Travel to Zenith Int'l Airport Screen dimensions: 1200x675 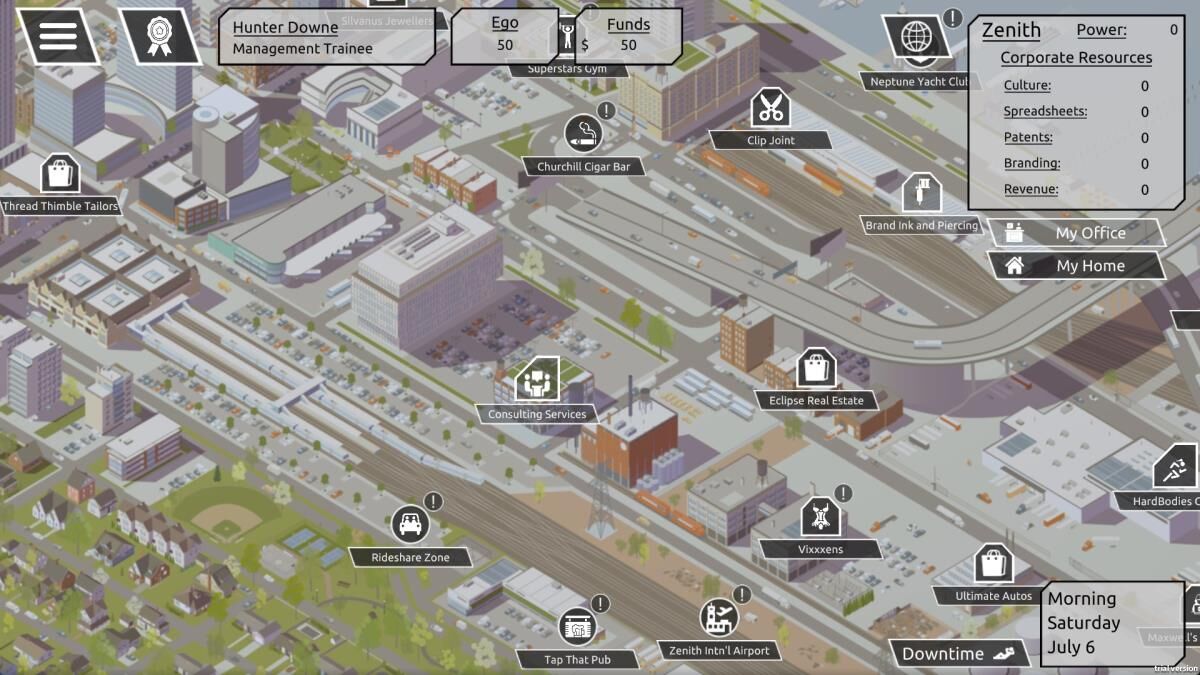(718, 618)
